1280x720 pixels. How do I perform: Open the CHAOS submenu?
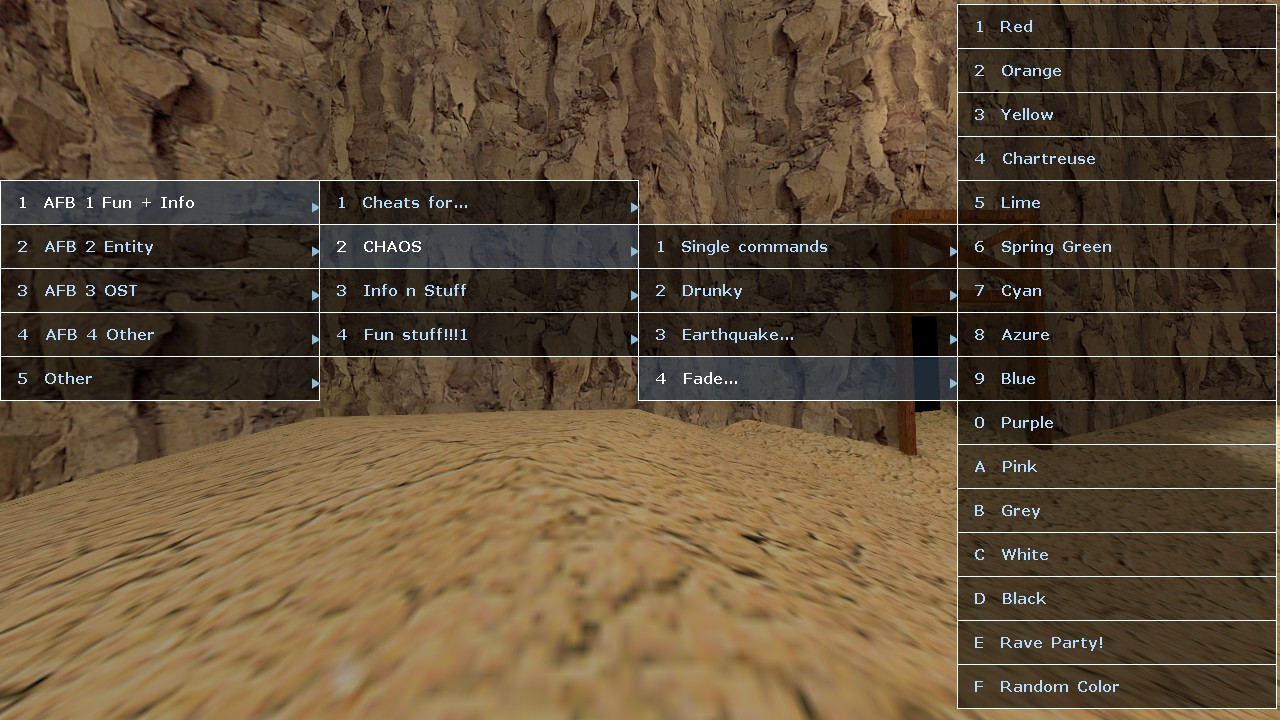479,246
